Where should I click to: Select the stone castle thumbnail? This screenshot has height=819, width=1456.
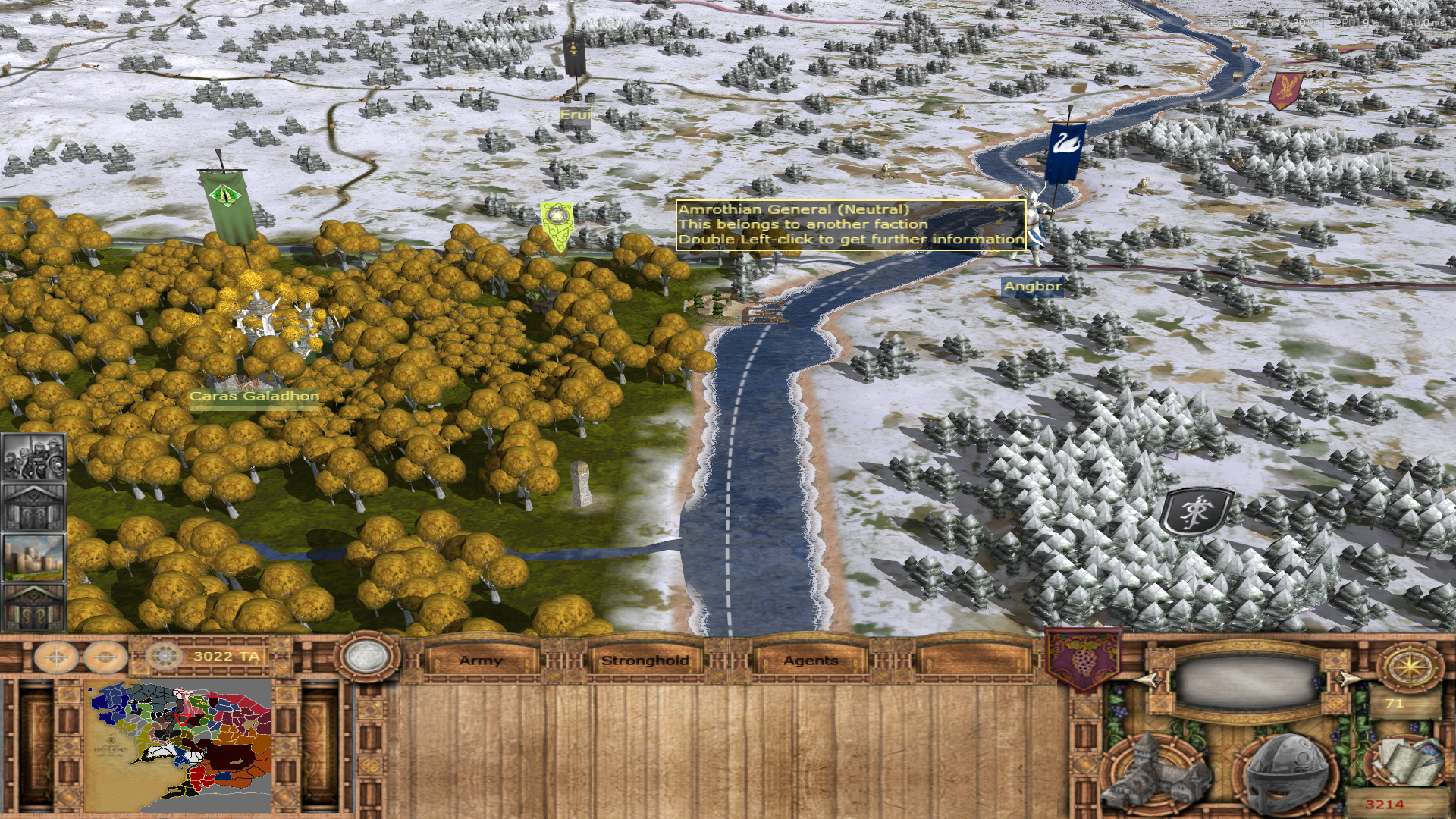[33, 557]
